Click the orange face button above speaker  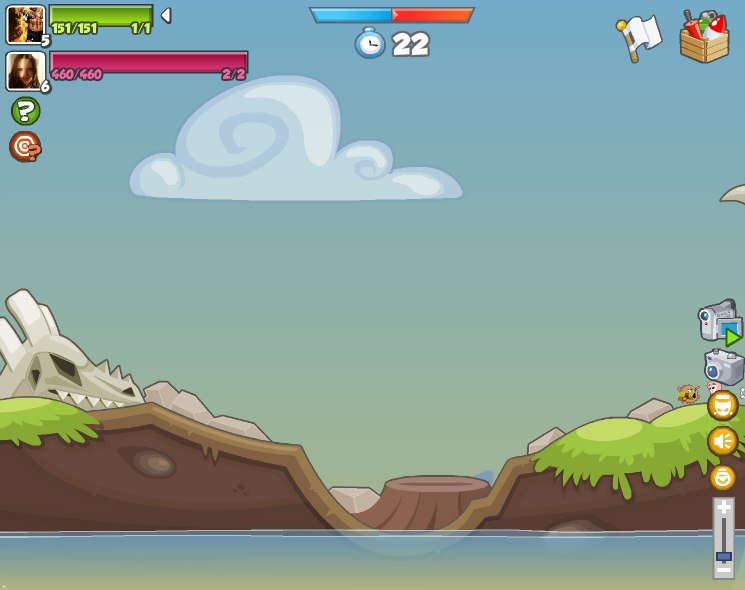(722, 405)
